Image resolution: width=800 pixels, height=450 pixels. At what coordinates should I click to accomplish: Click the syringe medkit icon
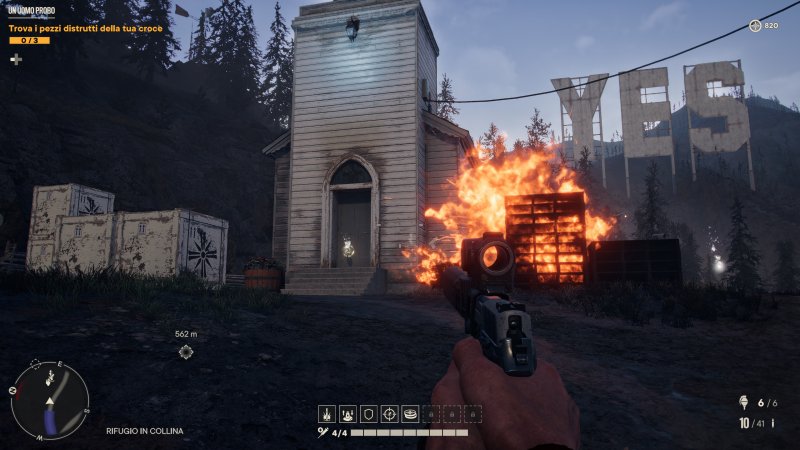point(323,433)
